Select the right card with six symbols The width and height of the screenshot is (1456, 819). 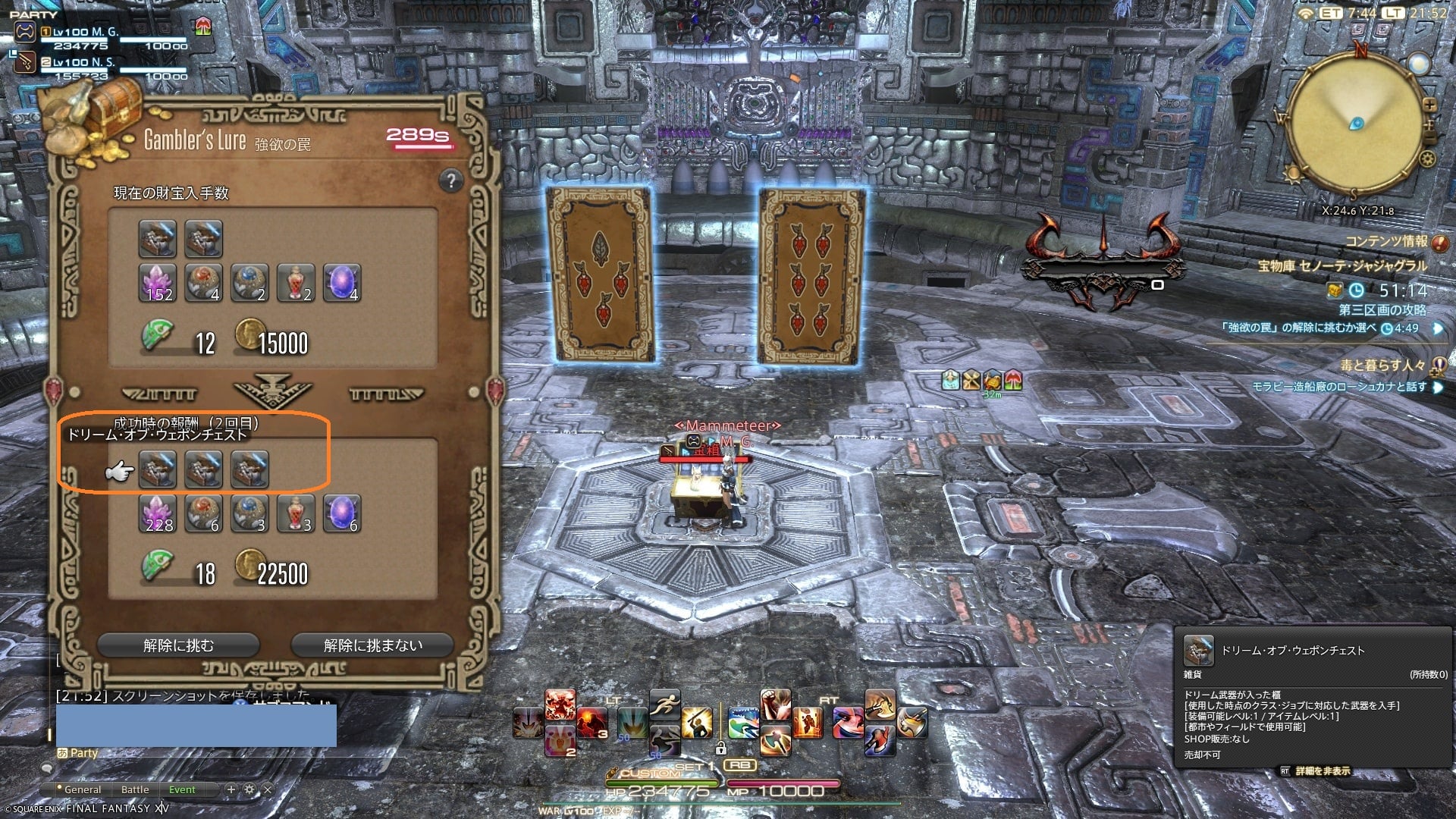pos(811,277)
